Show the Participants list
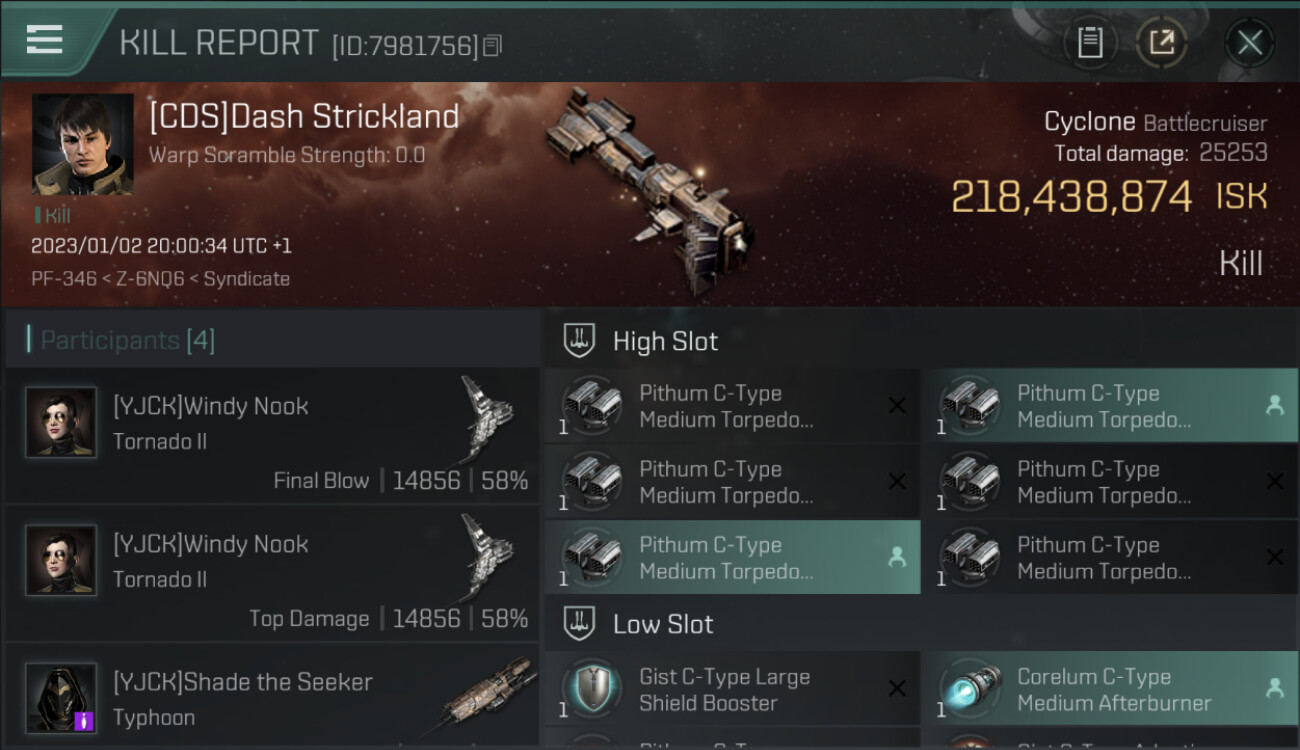This screenshot has height=750, width=1300. click(x=128, y=340)
